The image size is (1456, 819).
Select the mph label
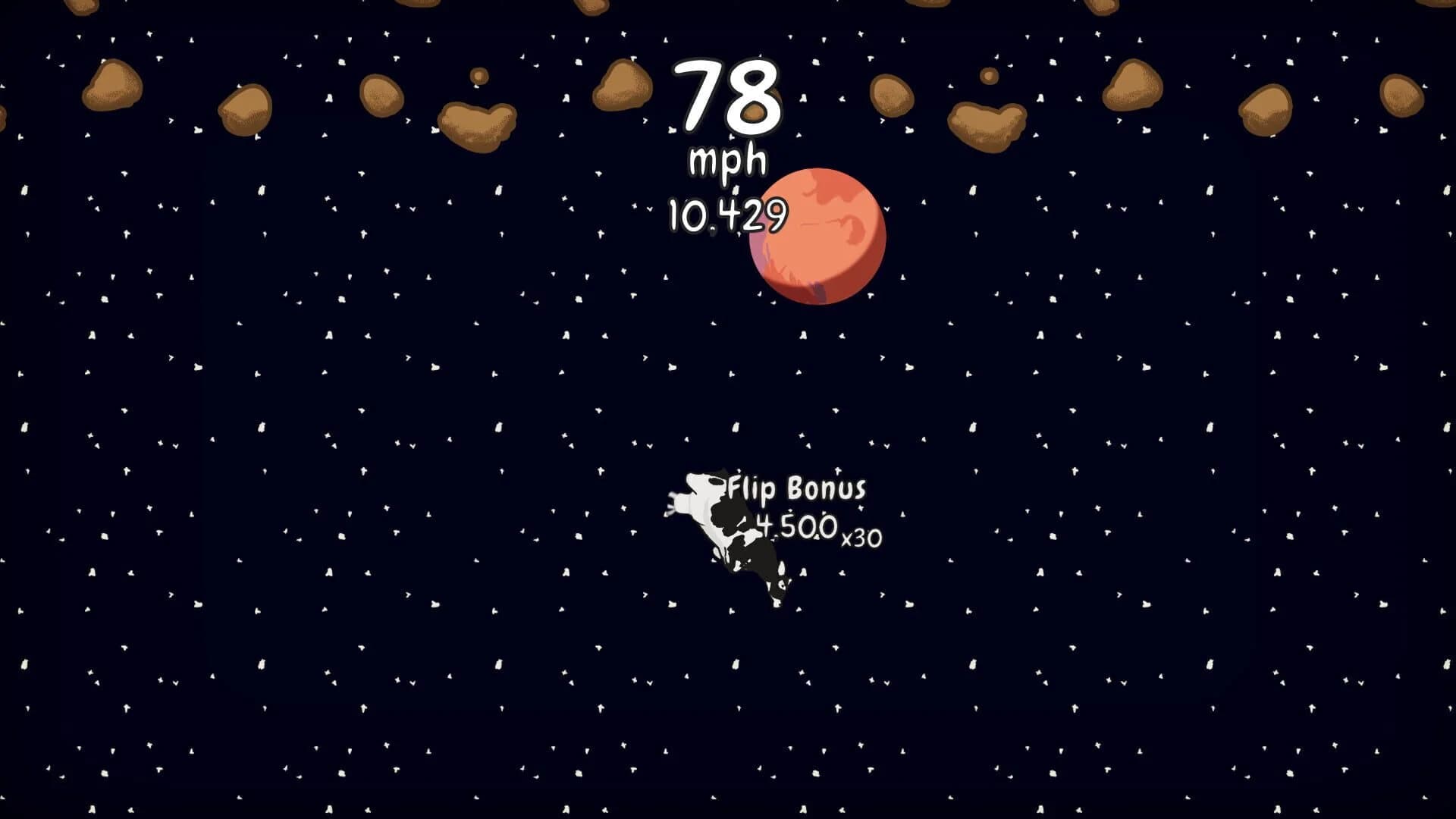[x=726, y=161]
